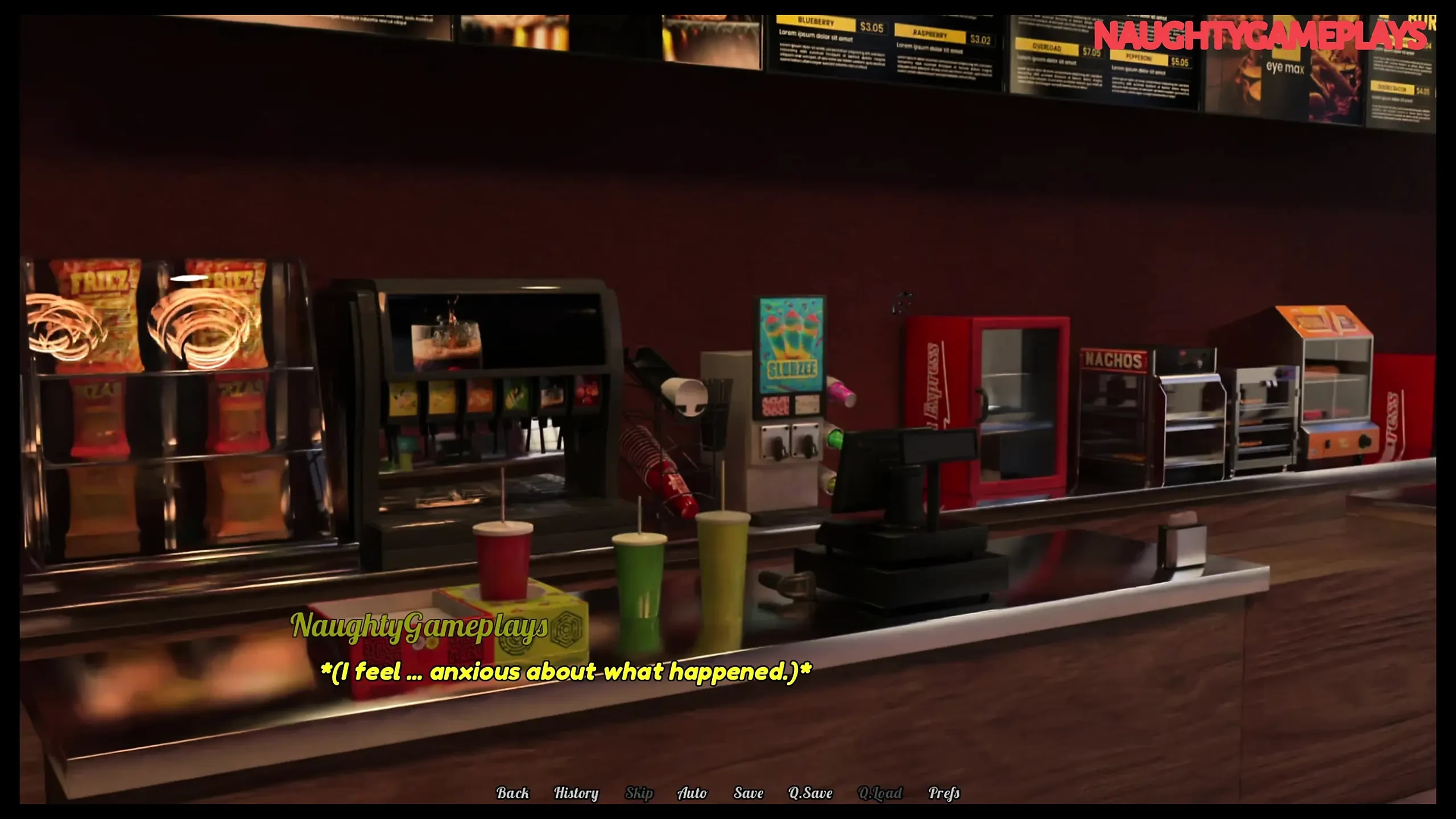Quick save with Q.Save
Viewport: 1456px width, 819px height.
810,793
